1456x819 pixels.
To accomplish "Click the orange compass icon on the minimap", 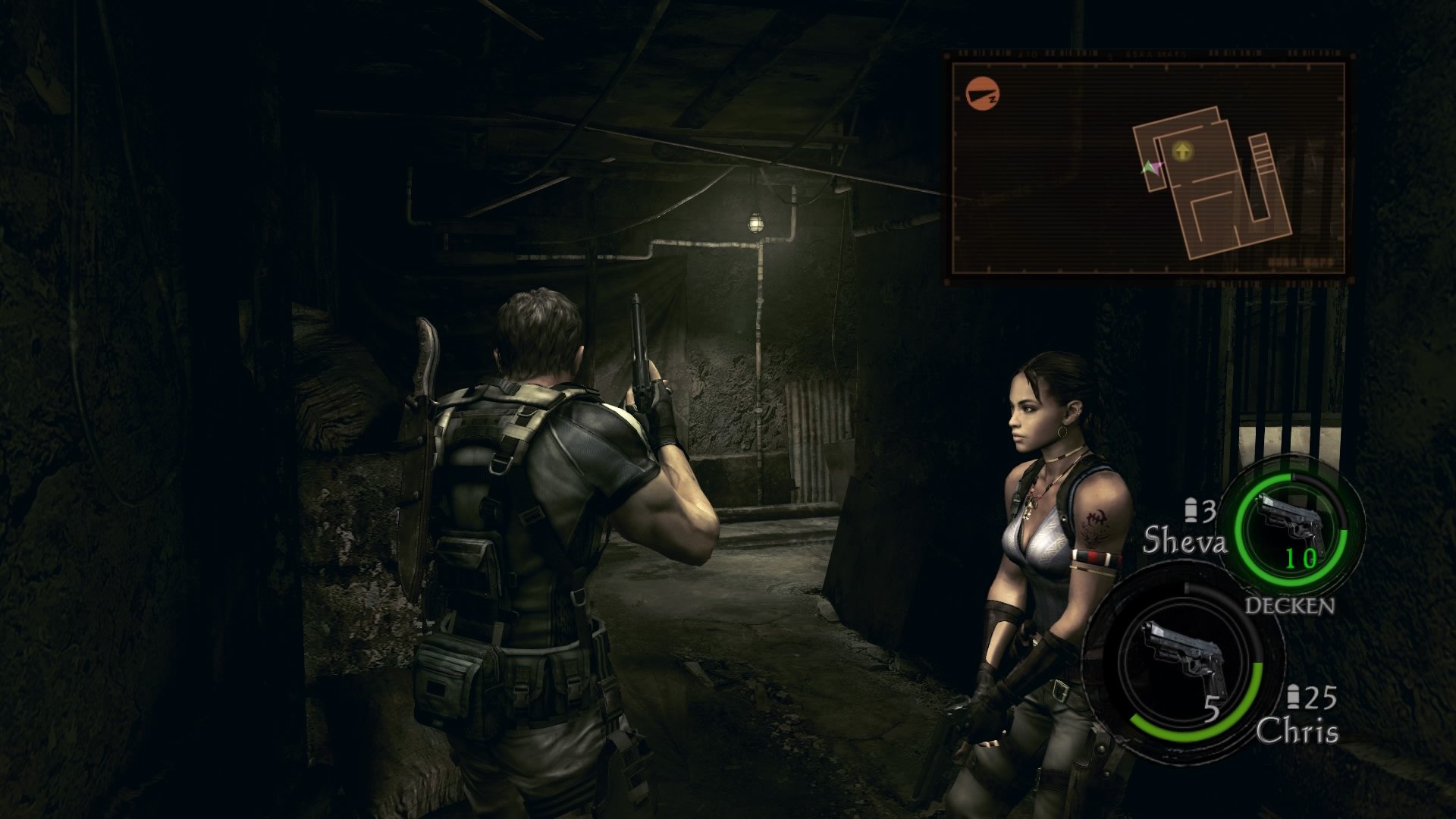I will (x=983, y=93).
